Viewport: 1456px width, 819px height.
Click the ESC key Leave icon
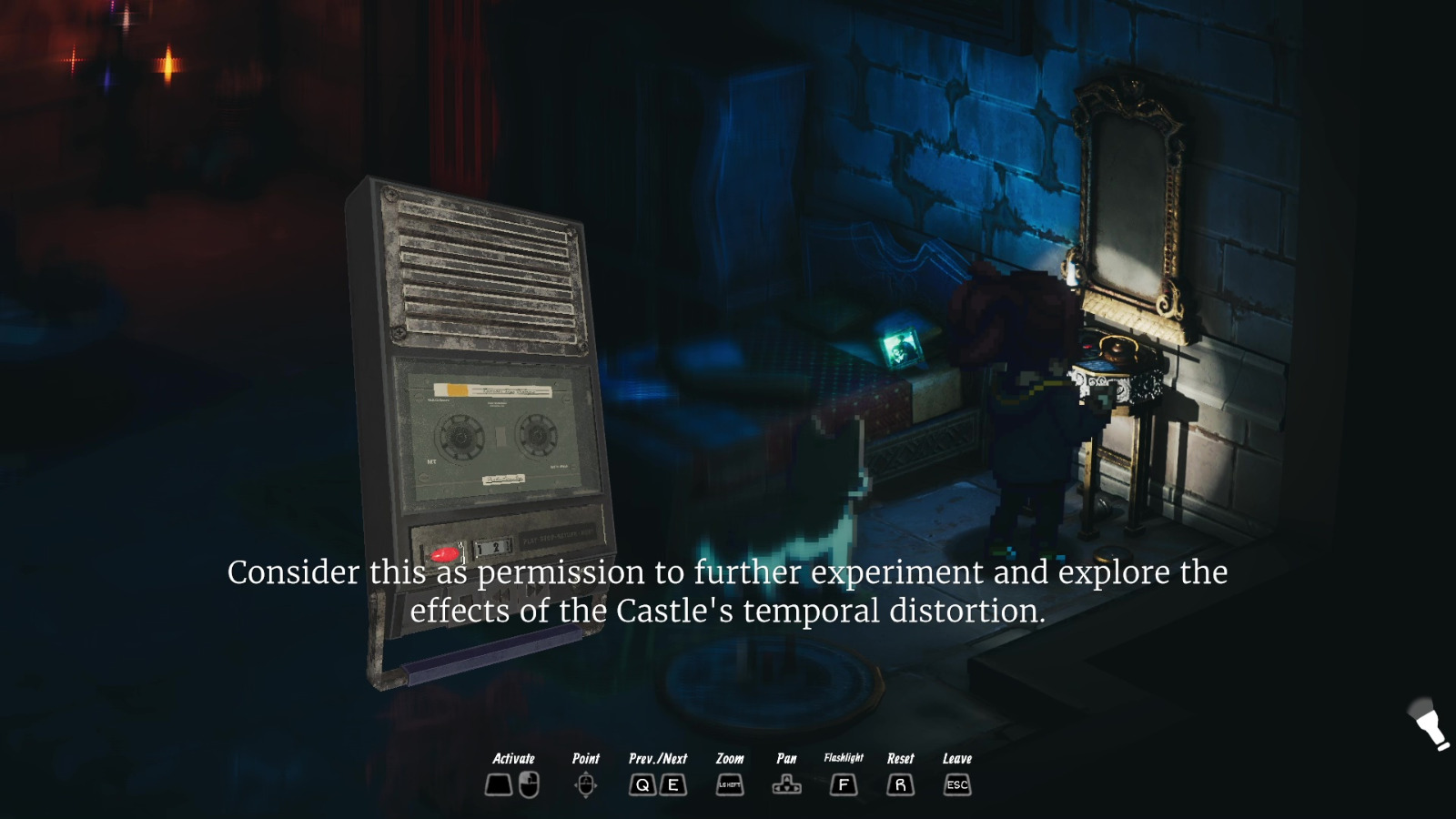click(x=956, y=784)
